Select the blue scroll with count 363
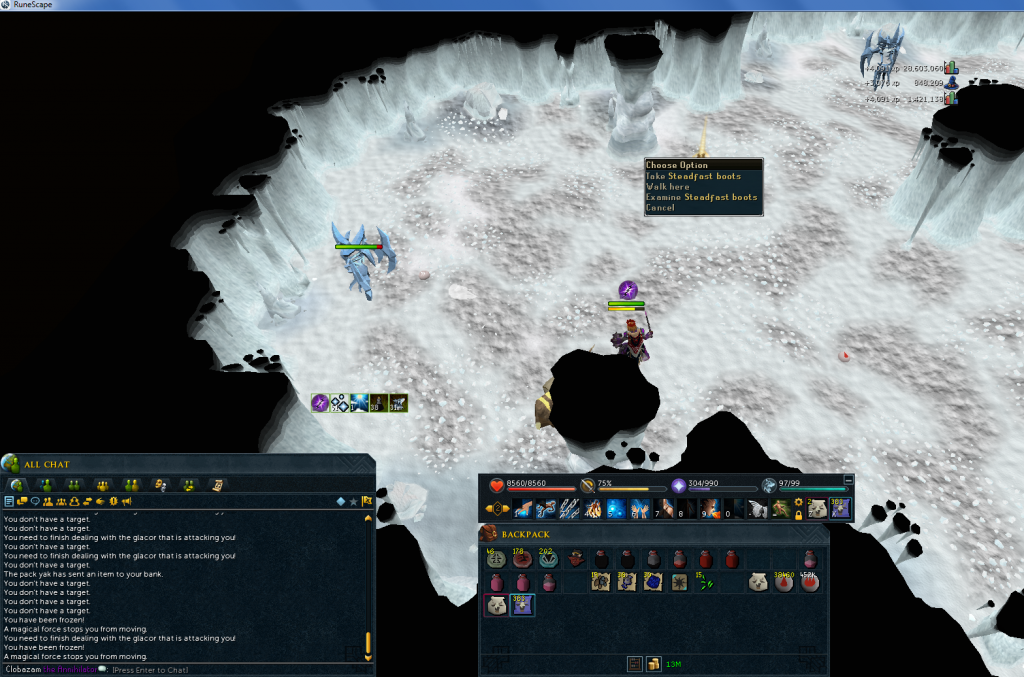The image size is (1024, 677). [x=521, y=605]
